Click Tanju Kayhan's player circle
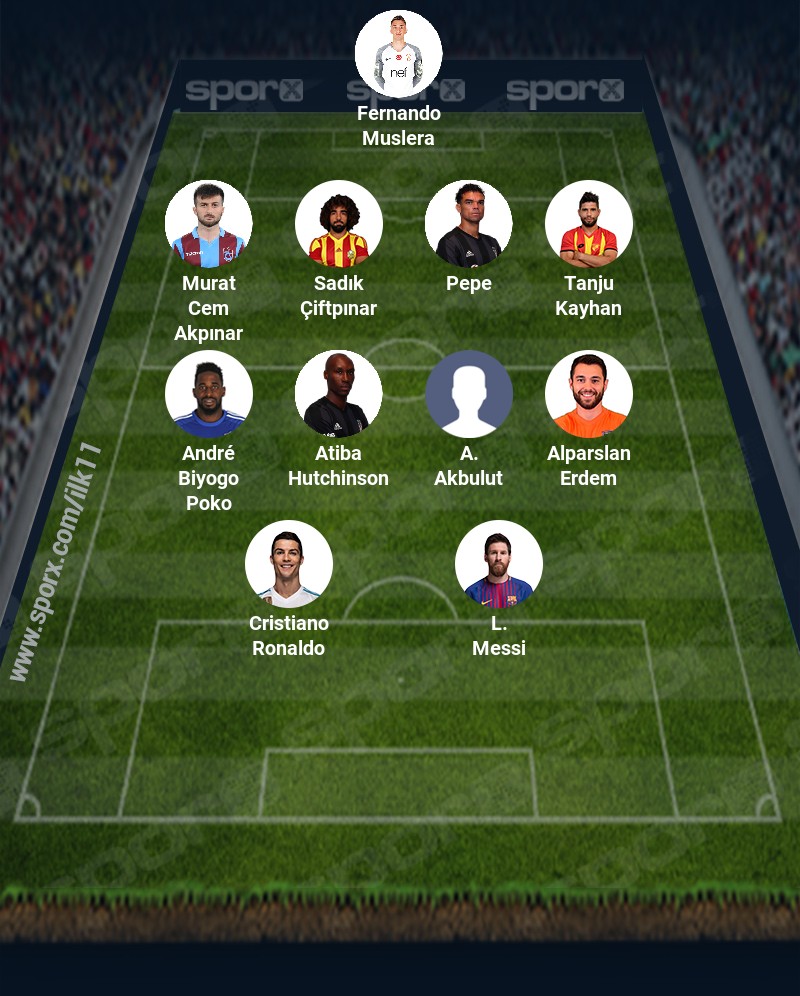This screenshot has width=800, height=996. tap(589, 224)
